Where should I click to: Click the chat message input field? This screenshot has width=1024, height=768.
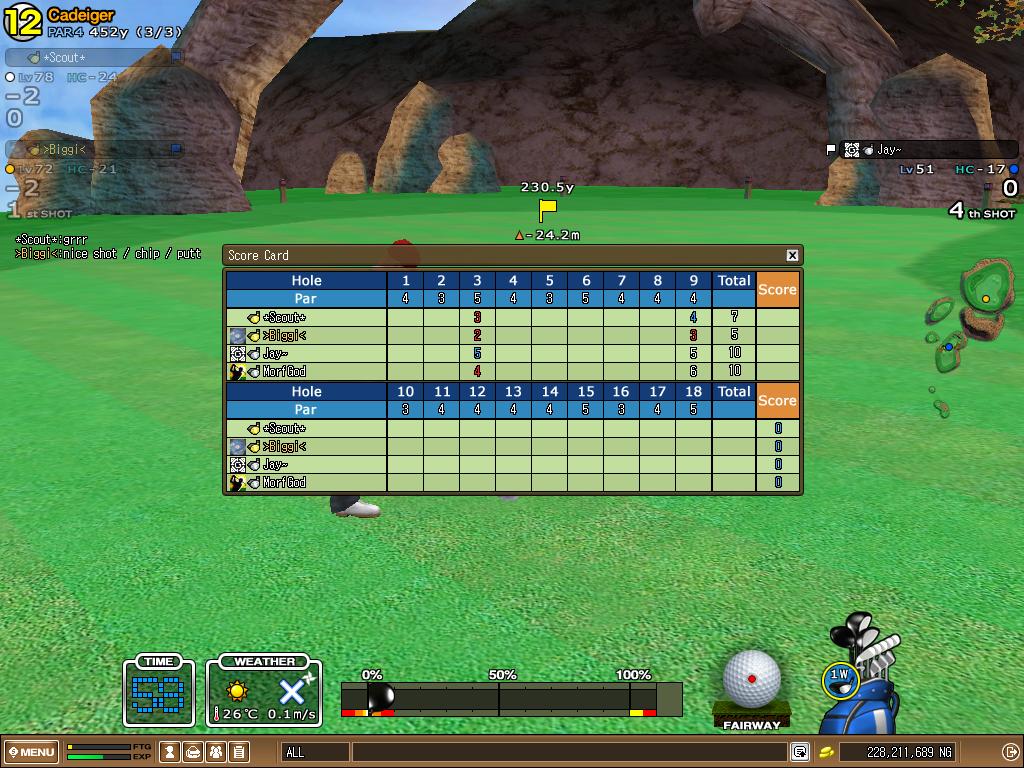[x=568, y=752]
